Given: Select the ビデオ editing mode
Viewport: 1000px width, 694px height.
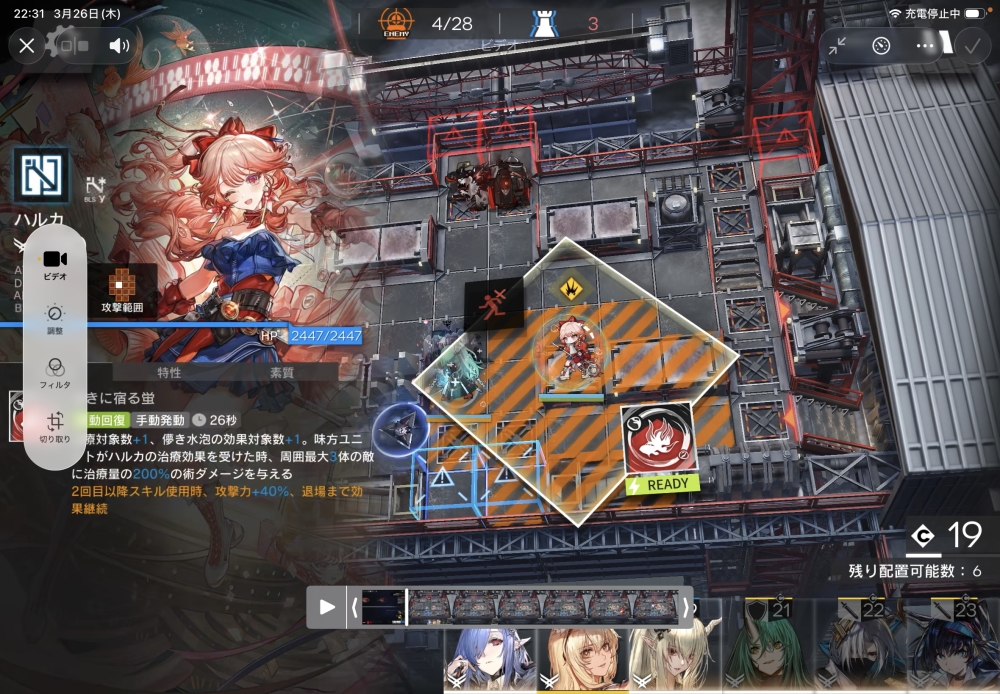Looking at the screenshot, I should click(x=55, y=264).
